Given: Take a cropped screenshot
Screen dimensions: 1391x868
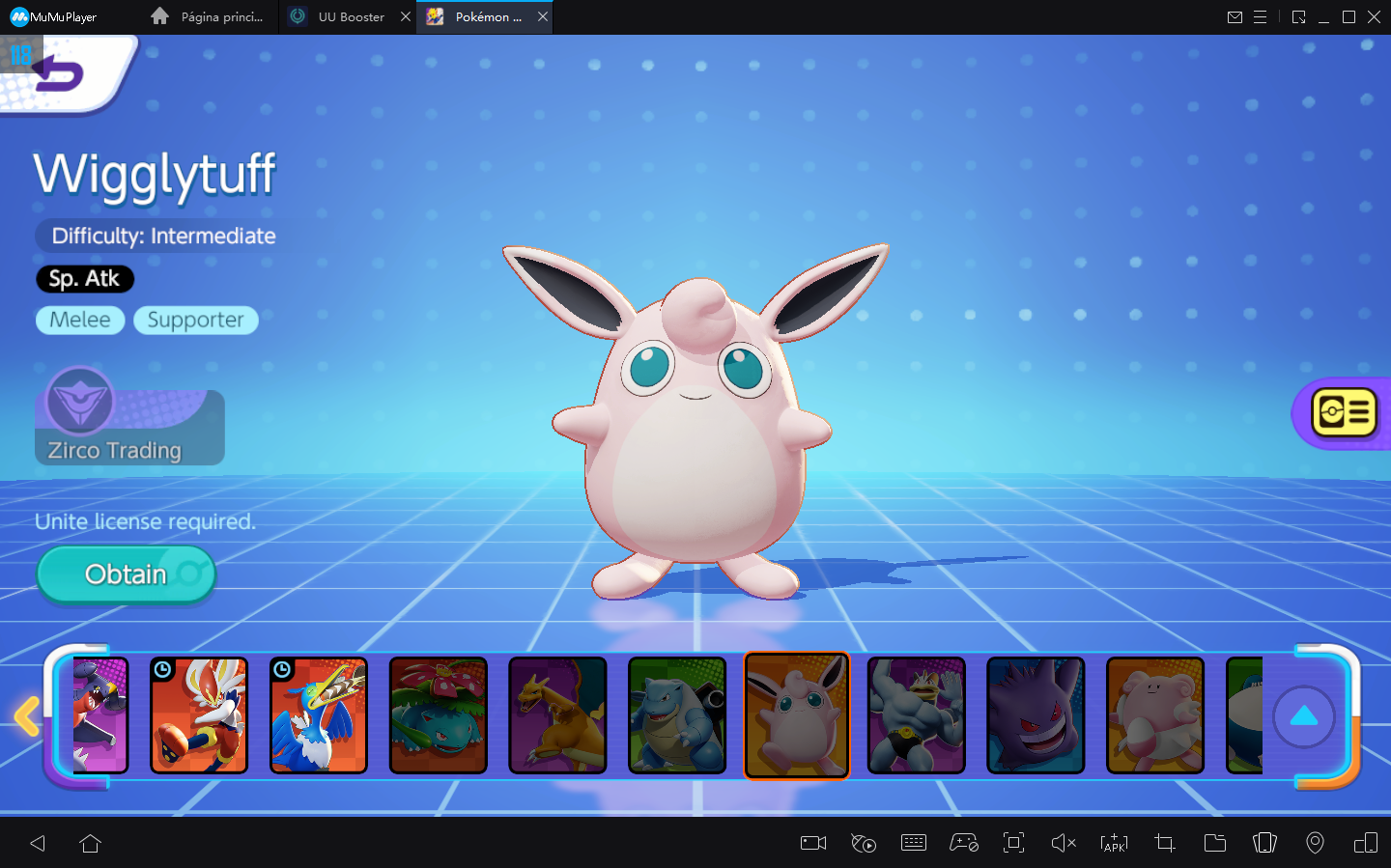Looking at the screenshot, I should 1164,843.
